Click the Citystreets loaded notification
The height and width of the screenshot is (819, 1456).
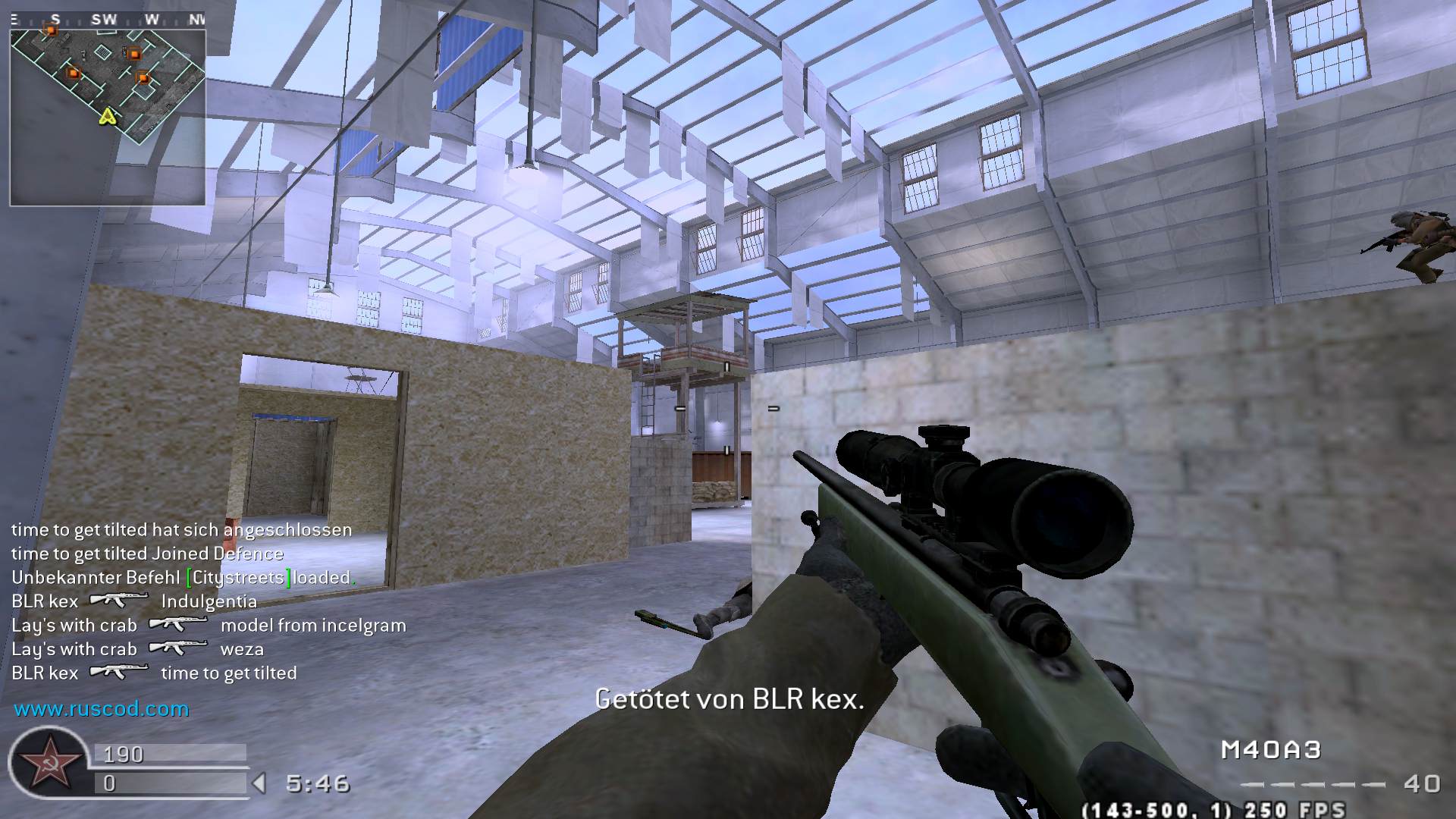(182, 577)
